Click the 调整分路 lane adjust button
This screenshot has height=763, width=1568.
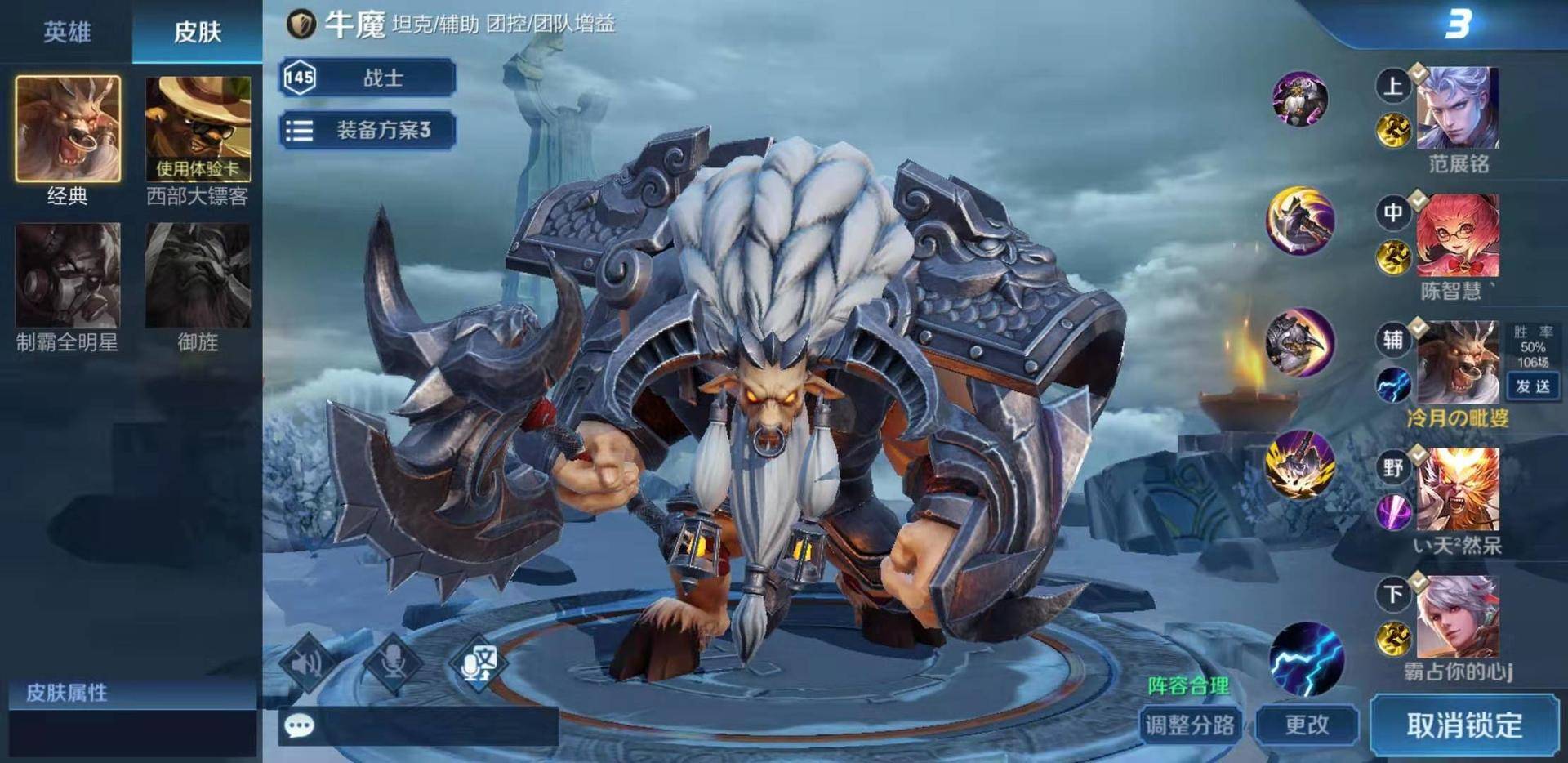(1190, 725)
